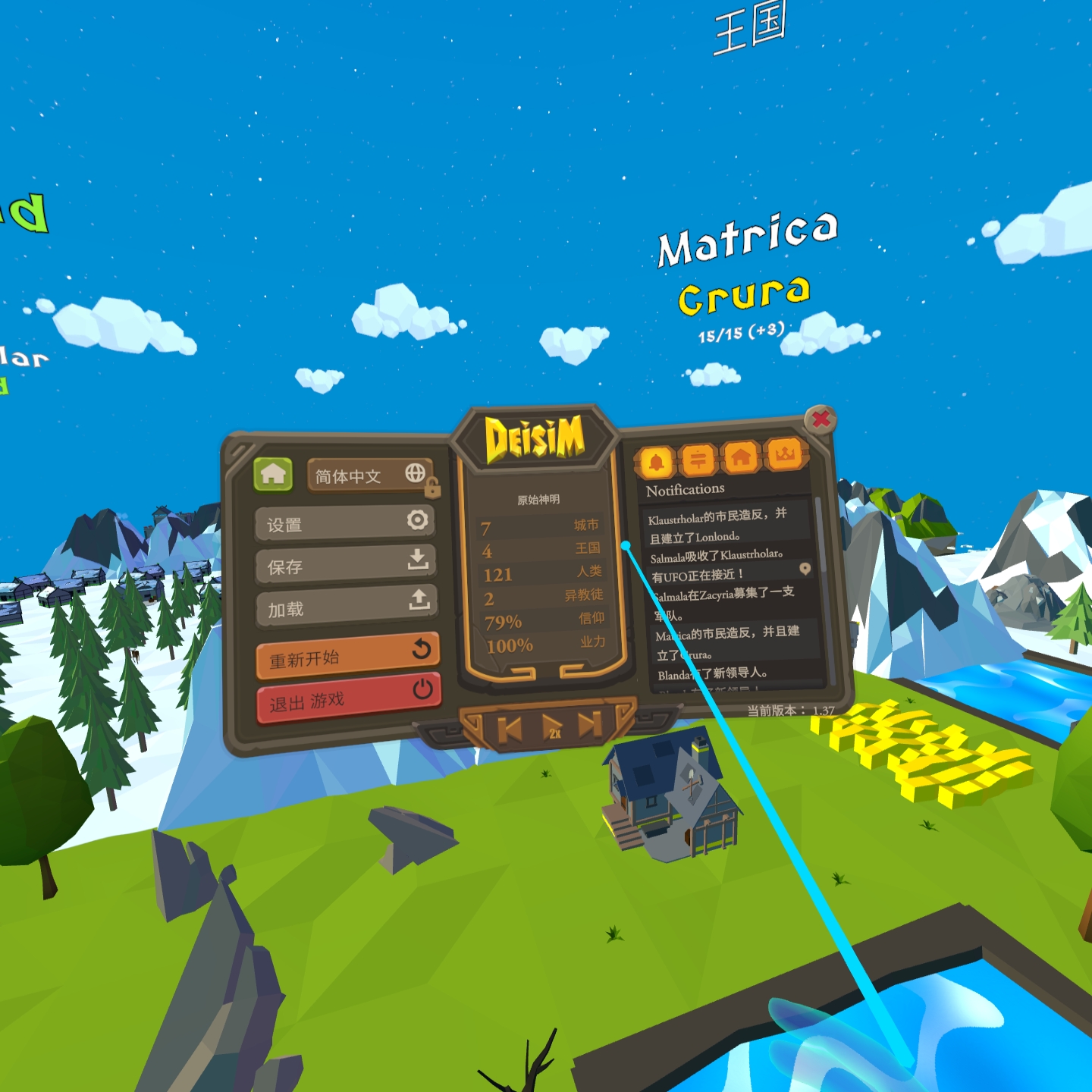Click the orange 重新开始 restart button
This screenshot has width=1092, height=1092.
[347, 656]
